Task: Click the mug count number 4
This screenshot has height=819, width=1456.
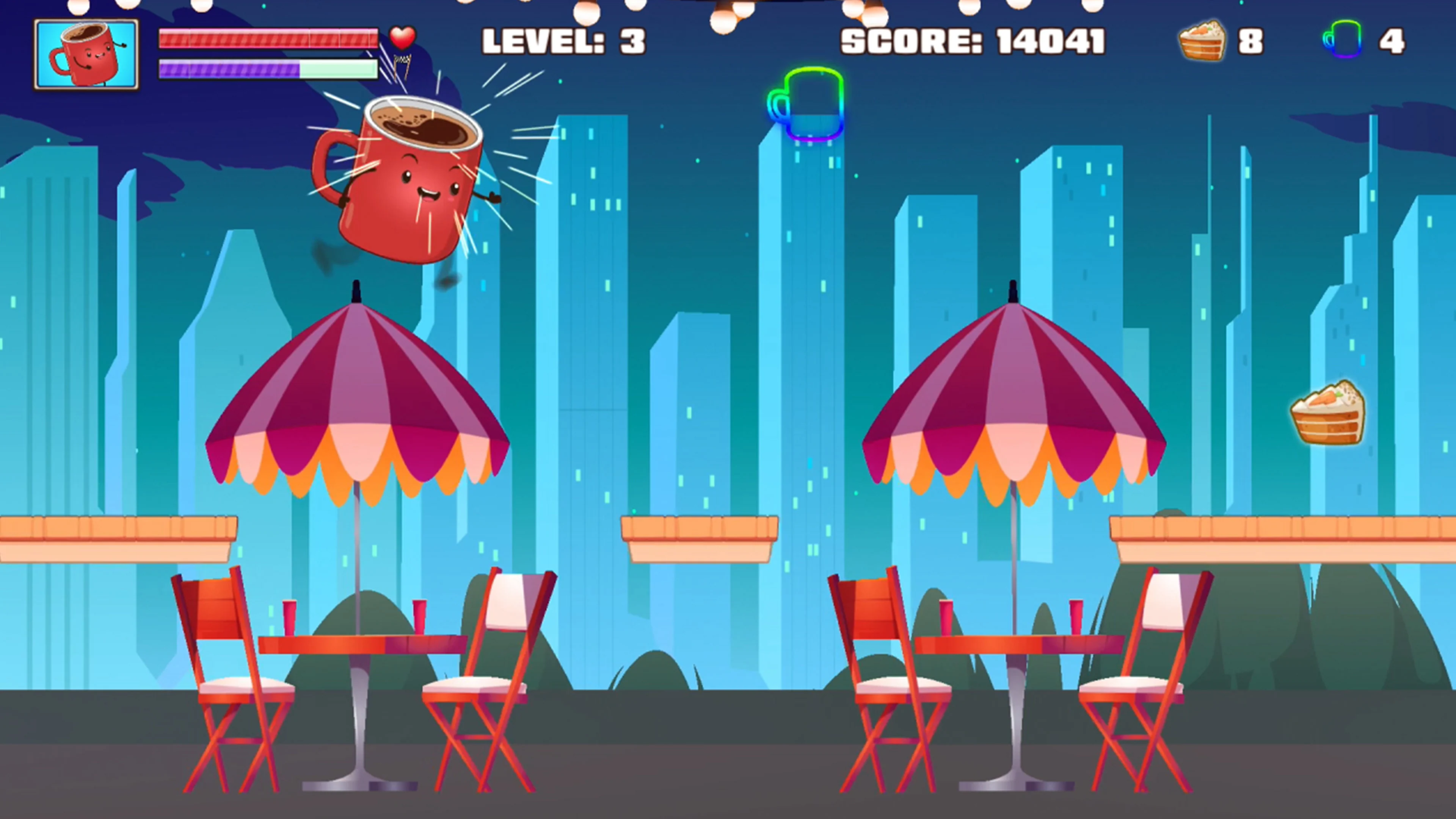Action: (1393, 41)
